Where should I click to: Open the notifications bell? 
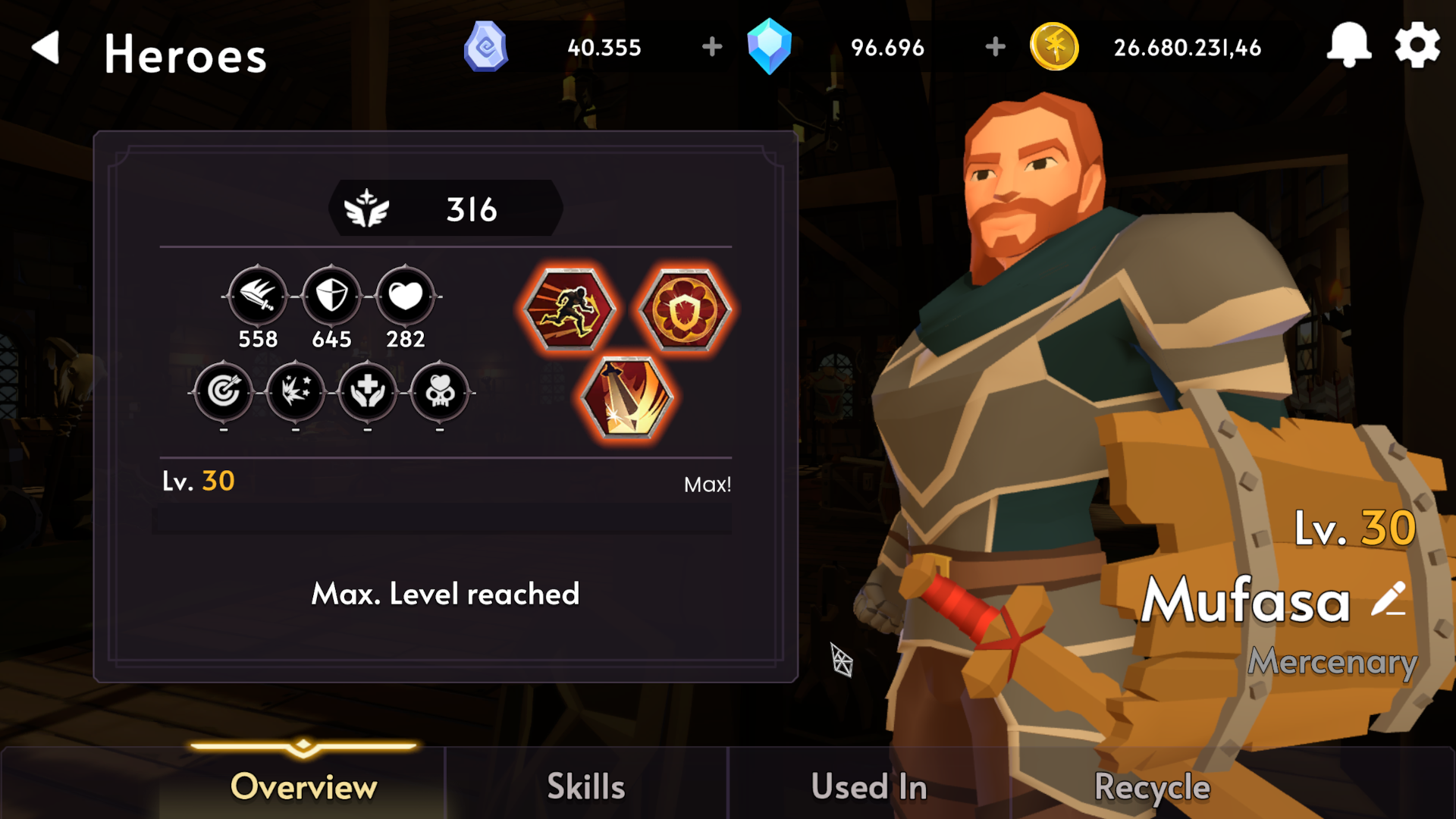(x=1351, y=45)
